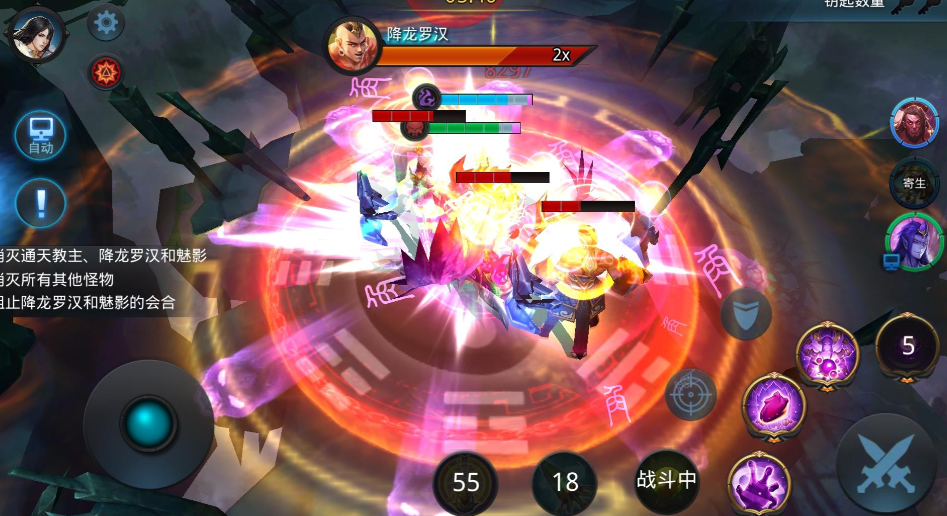Open the gear settings menu

[106, 23]
